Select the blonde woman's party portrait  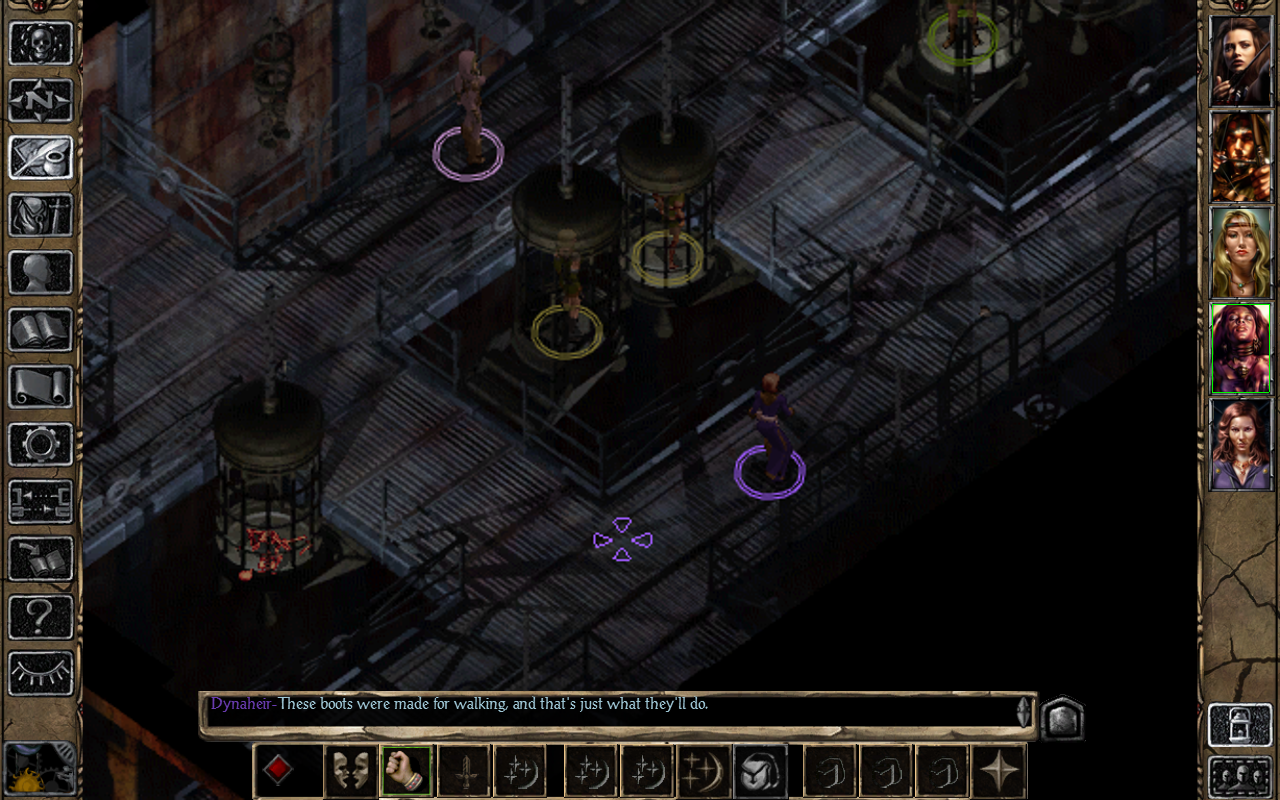tap(1240, 253)
